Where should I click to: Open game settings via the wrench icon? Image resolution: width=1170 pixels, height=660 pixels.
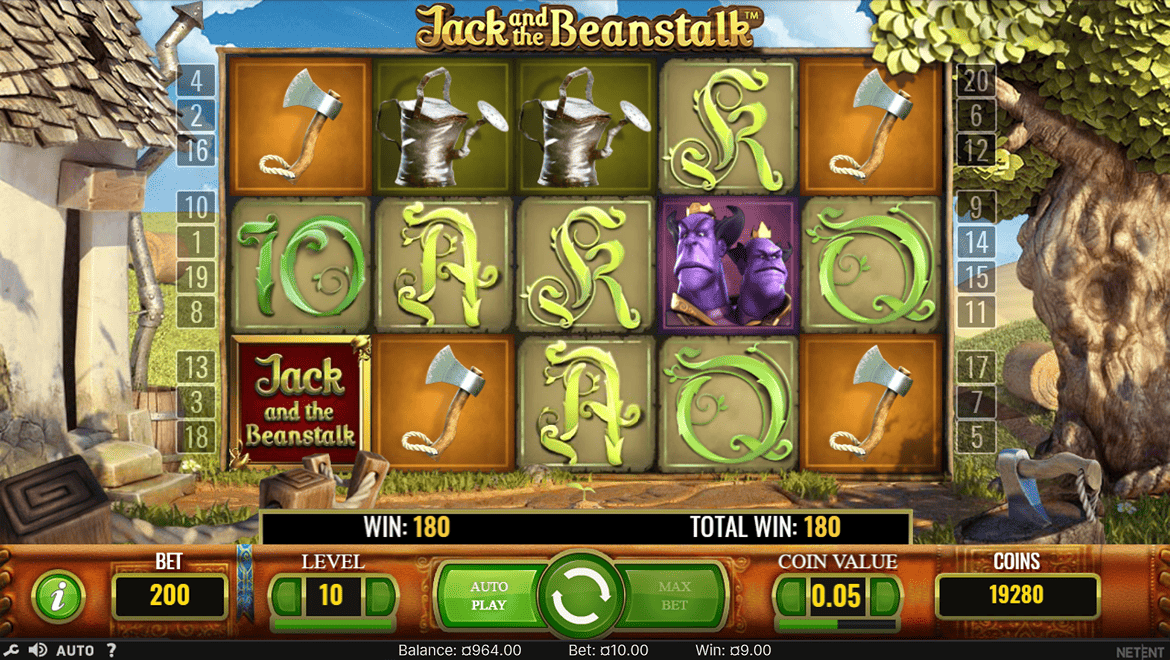(x=11, y=650)
